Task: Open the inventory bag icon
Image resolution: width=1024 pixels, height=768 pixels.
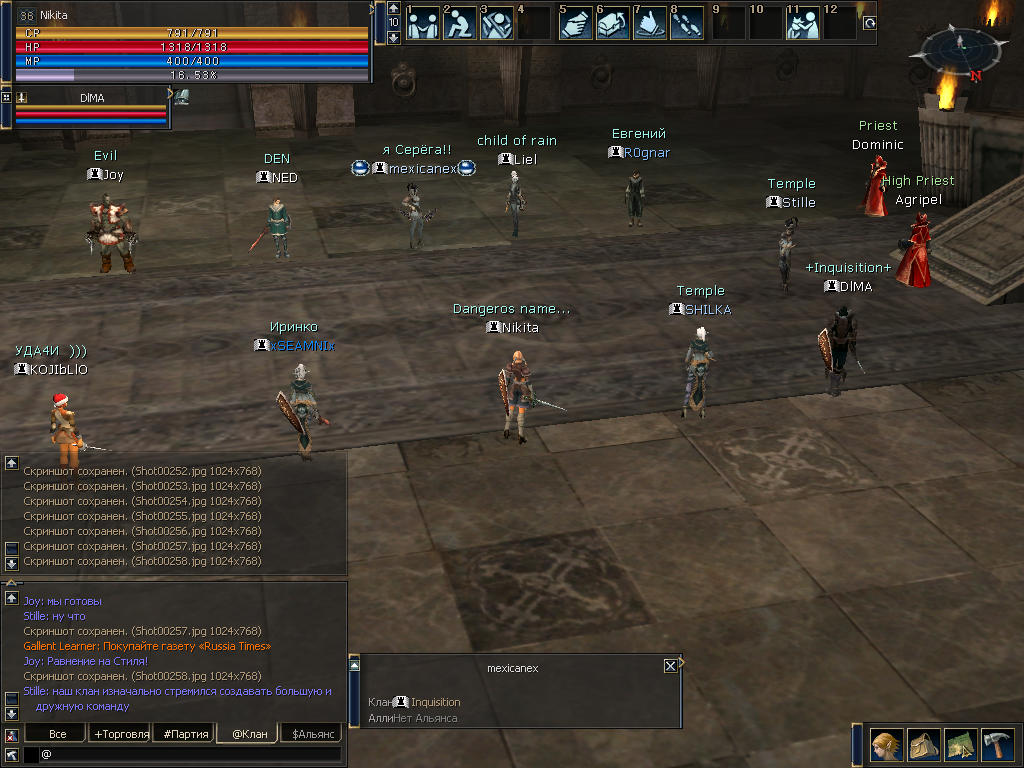Action: 922,745
